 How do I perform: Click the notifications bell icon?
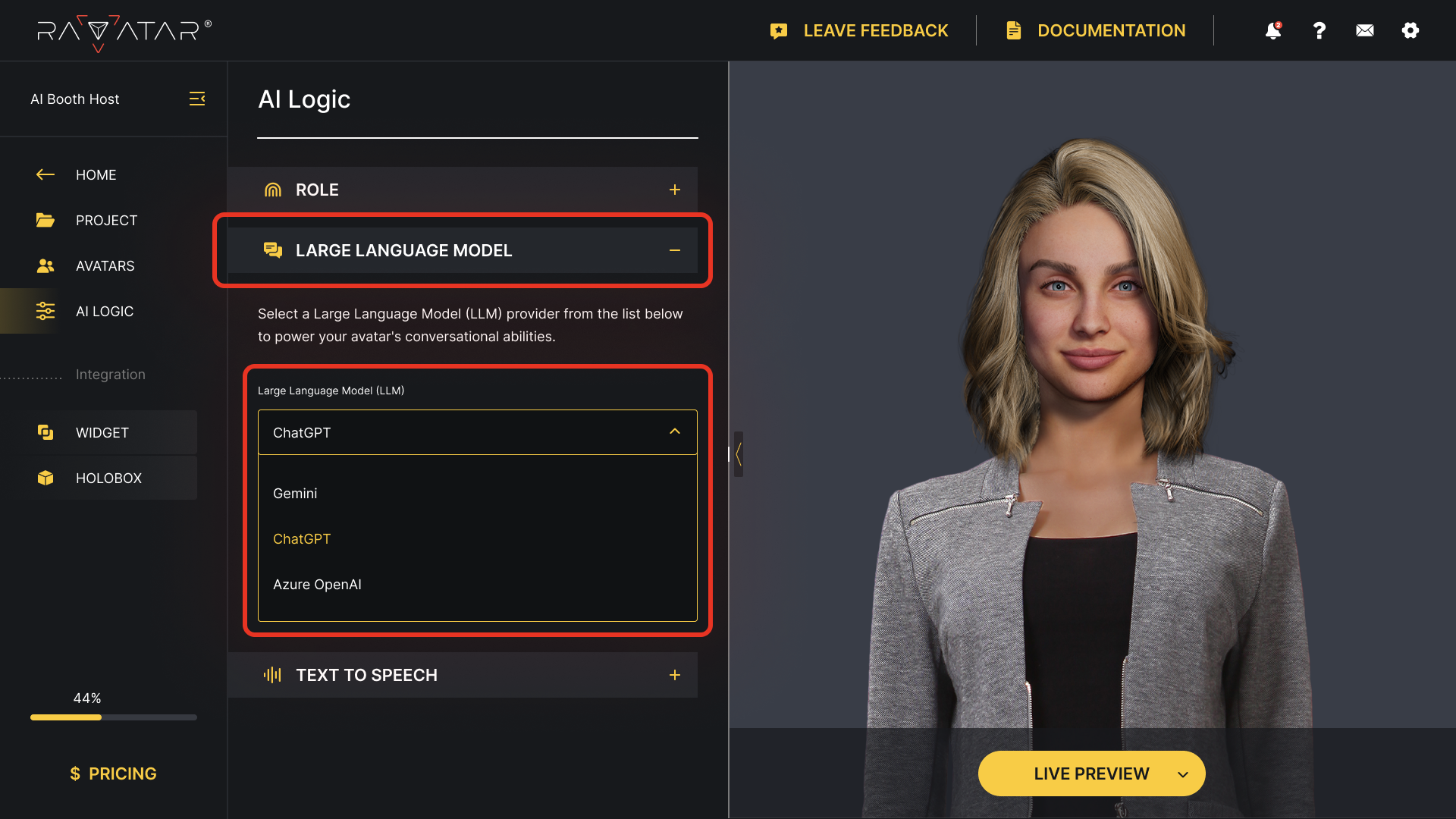tap(1272, 30)
